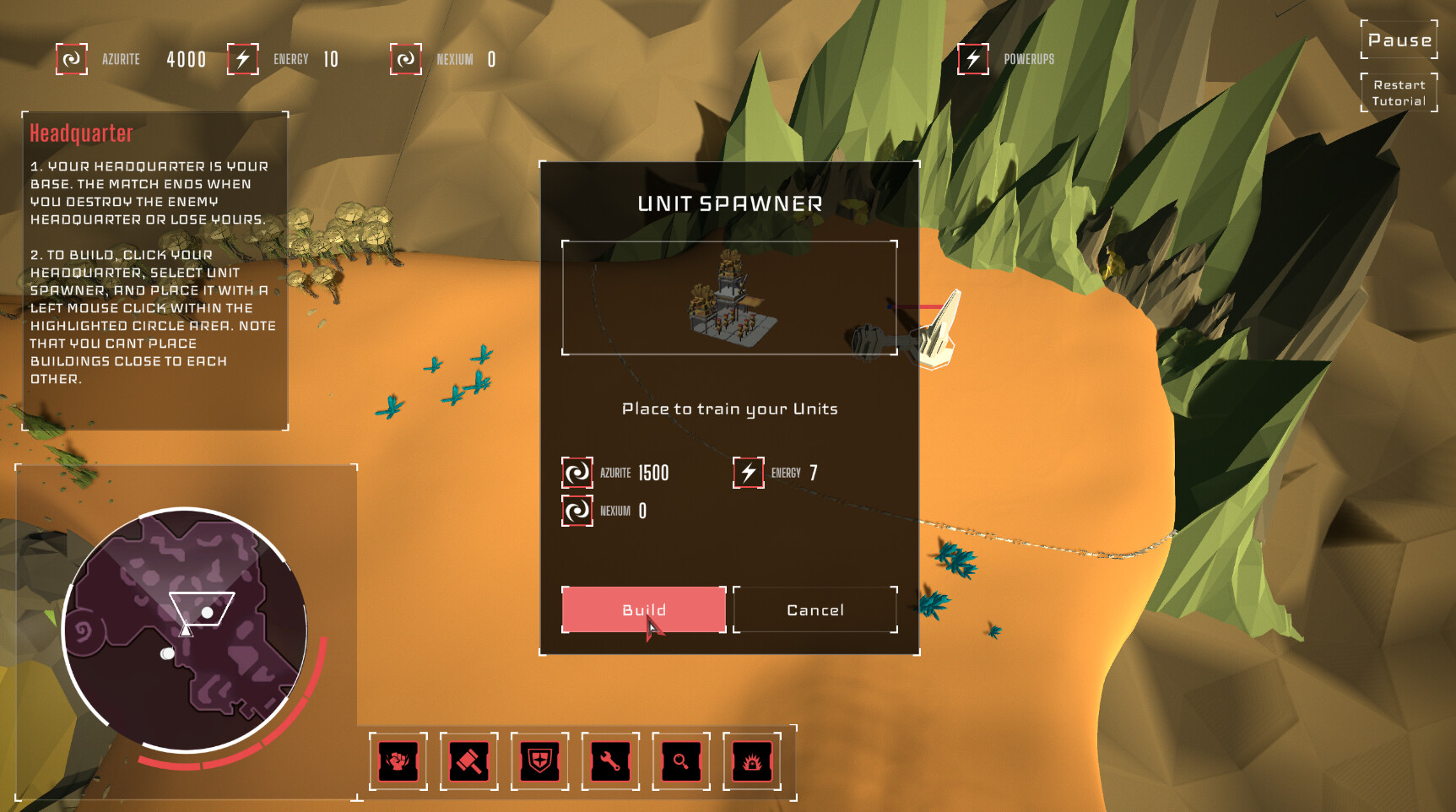Click the Azurite cost icon in the dialog
Screen dimensions: 1456x812
(577, 473)
